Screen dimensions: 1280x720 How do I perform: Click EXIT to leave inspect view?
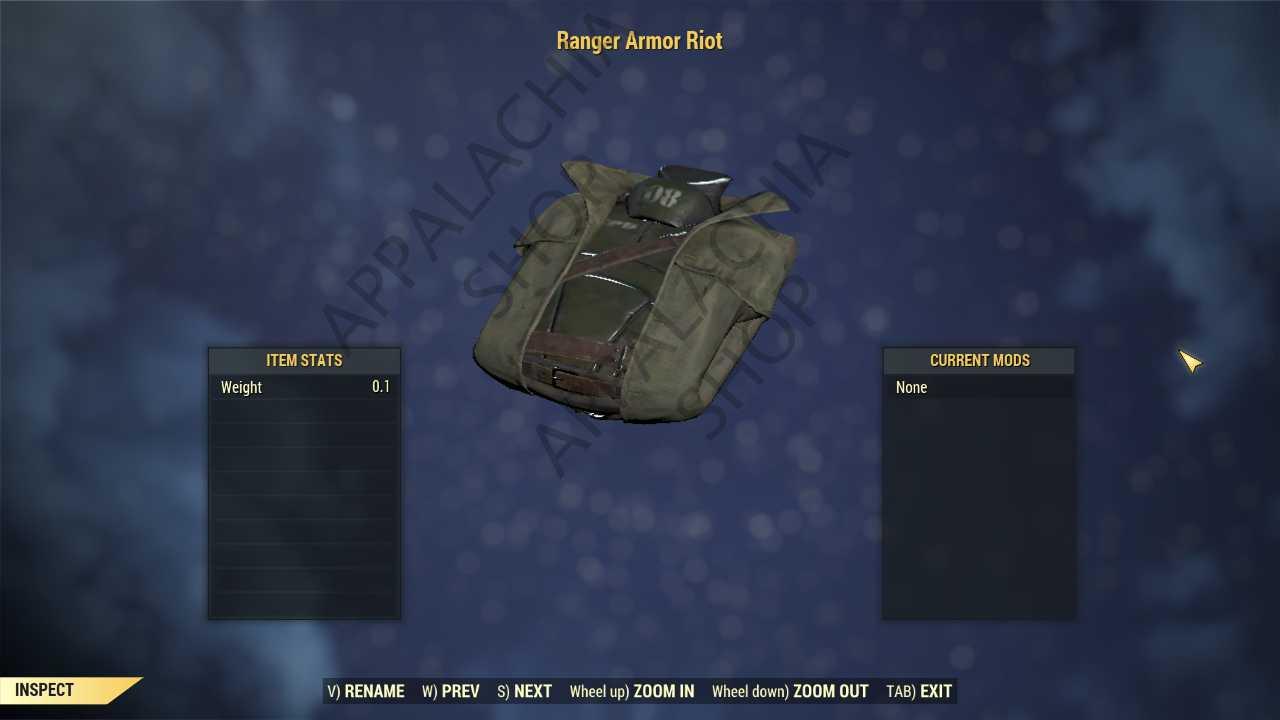tap(936, 691)
